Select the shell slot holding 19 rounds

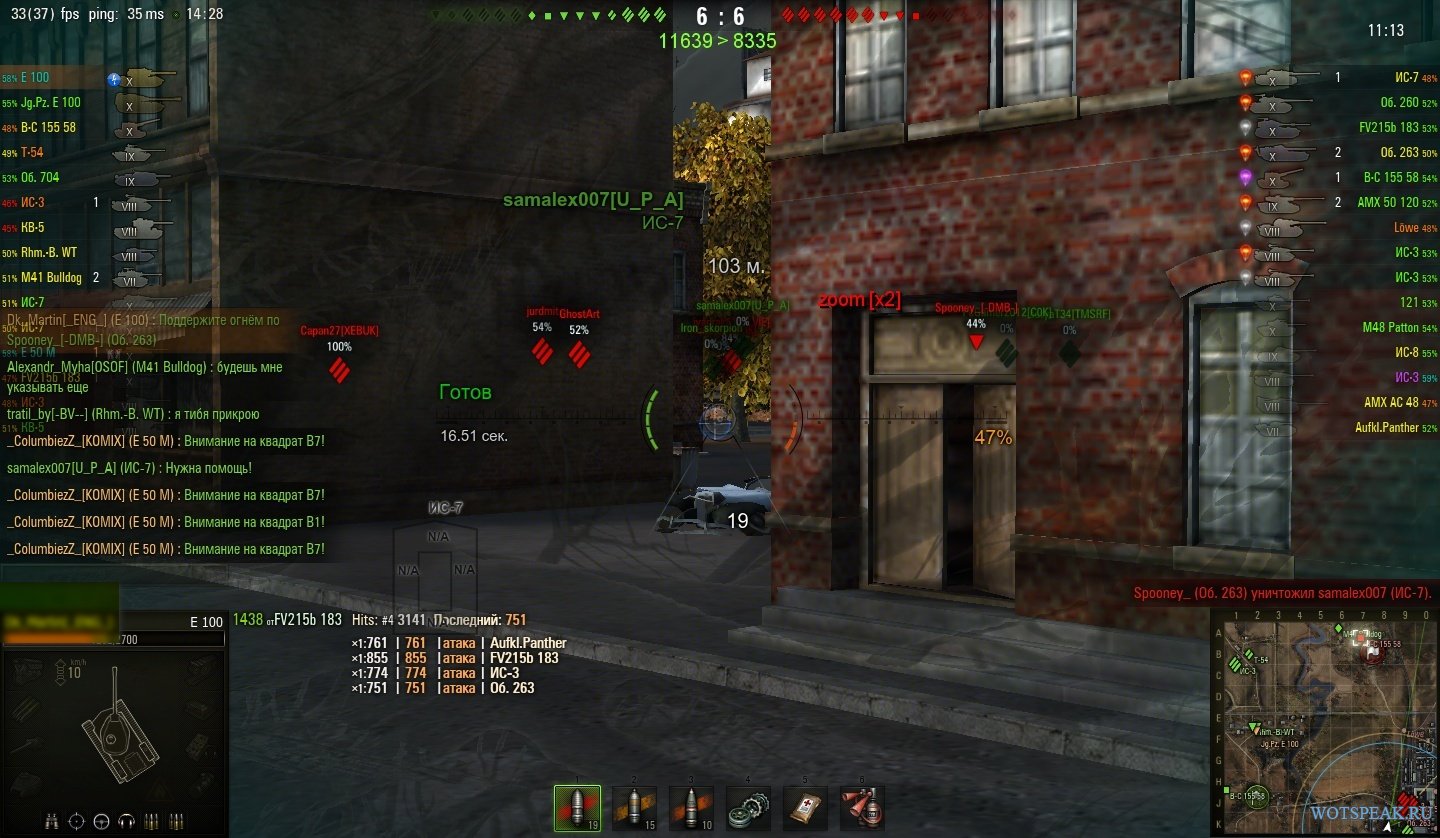577,808
